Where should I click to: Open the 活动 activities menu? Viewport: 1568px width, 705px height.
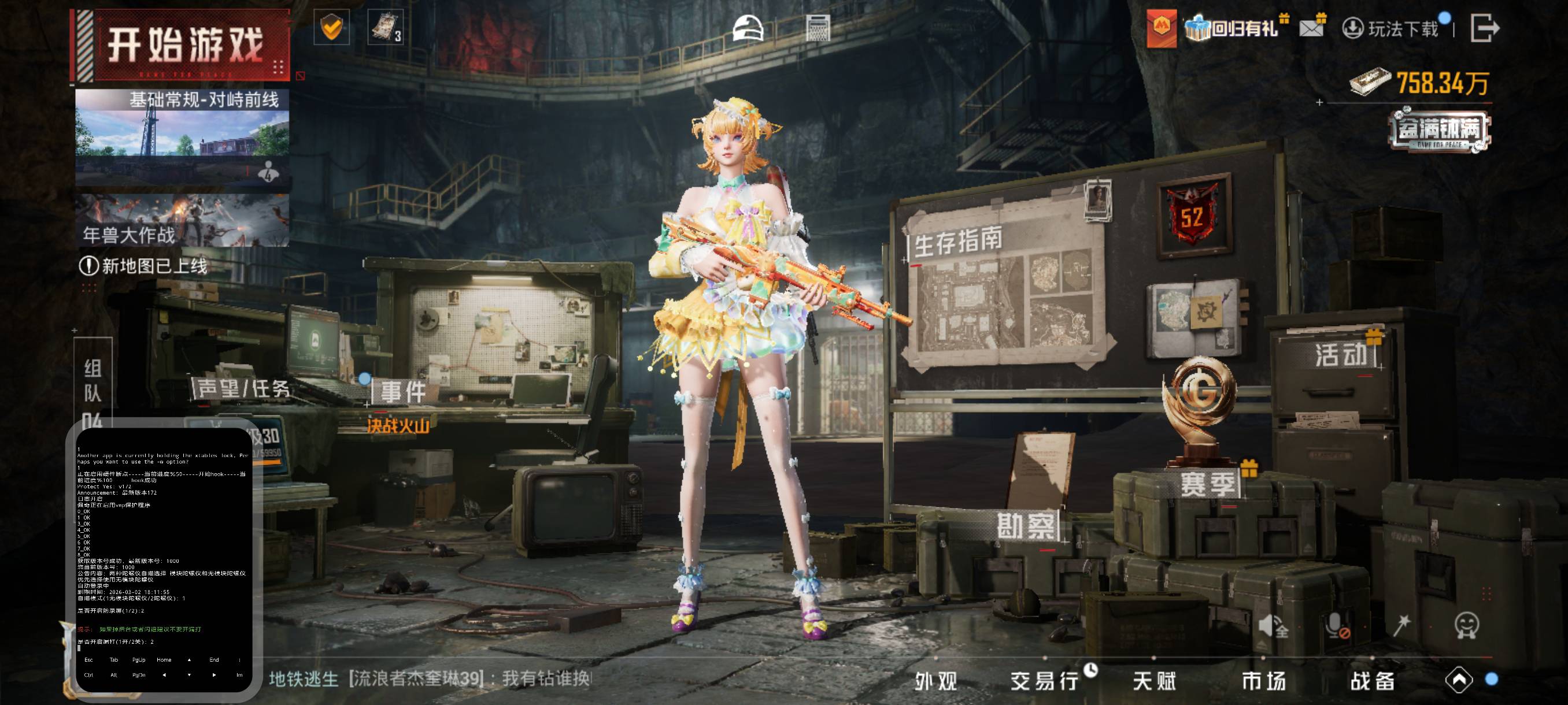coord(1340,355)
